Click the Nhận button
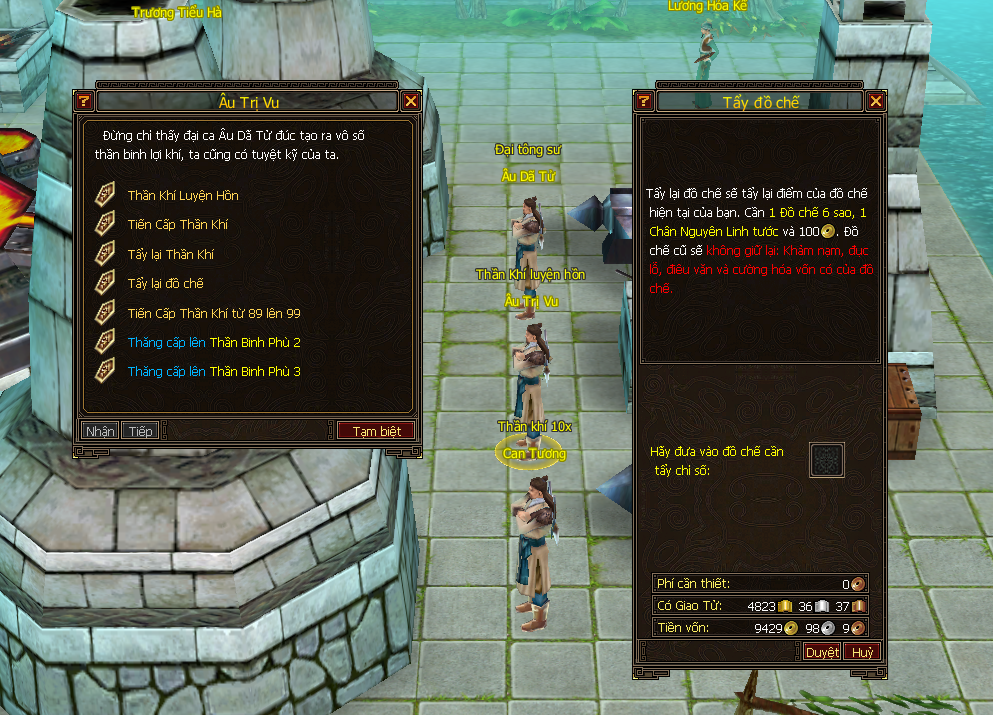Screen dimensions: 993x715 pos(100,431)
